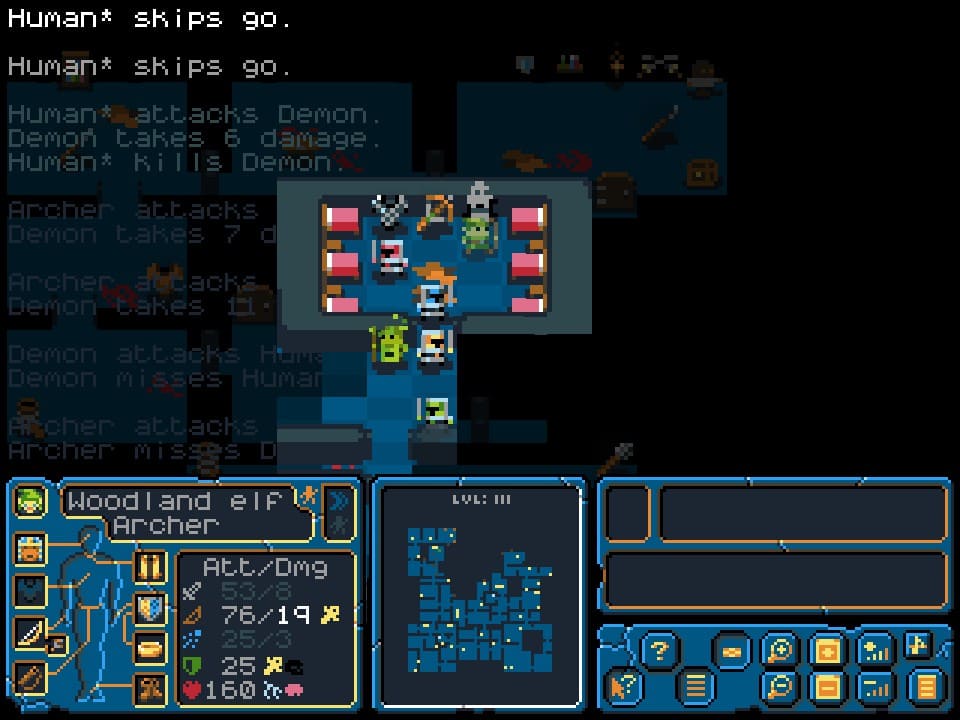Open the question mark help button
The height and width of the screenshot is (720, 960).
tap(658, 652)
